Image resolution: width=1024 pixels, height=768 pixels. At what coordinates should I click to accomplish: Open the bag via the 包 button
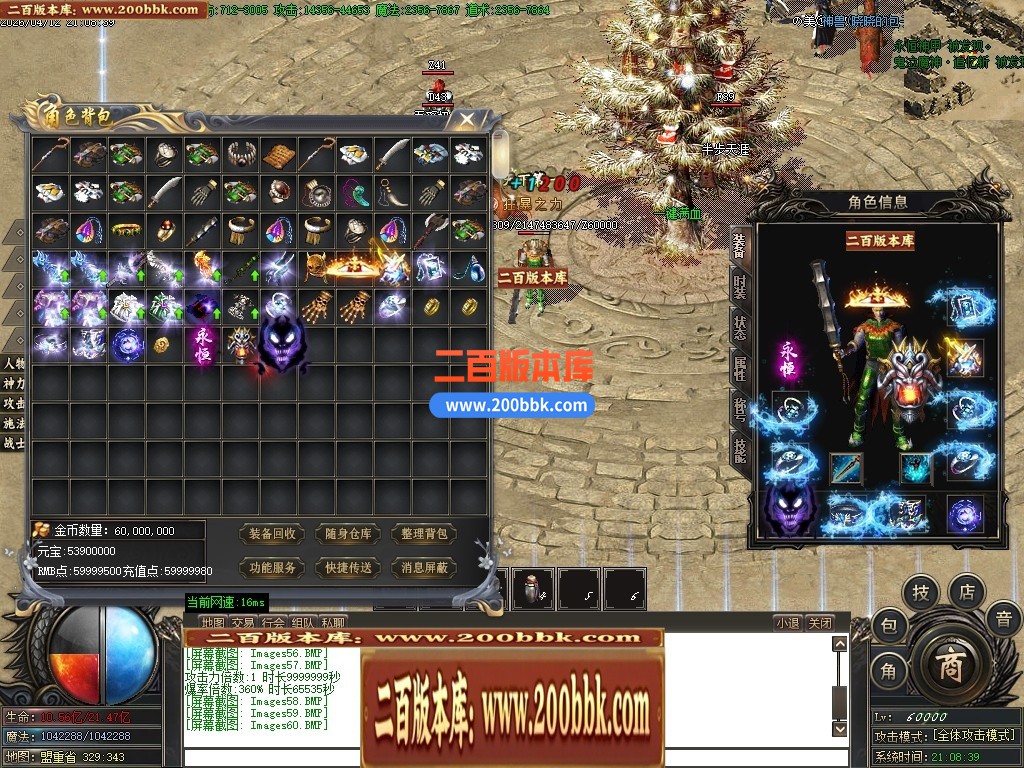(889, 627)
